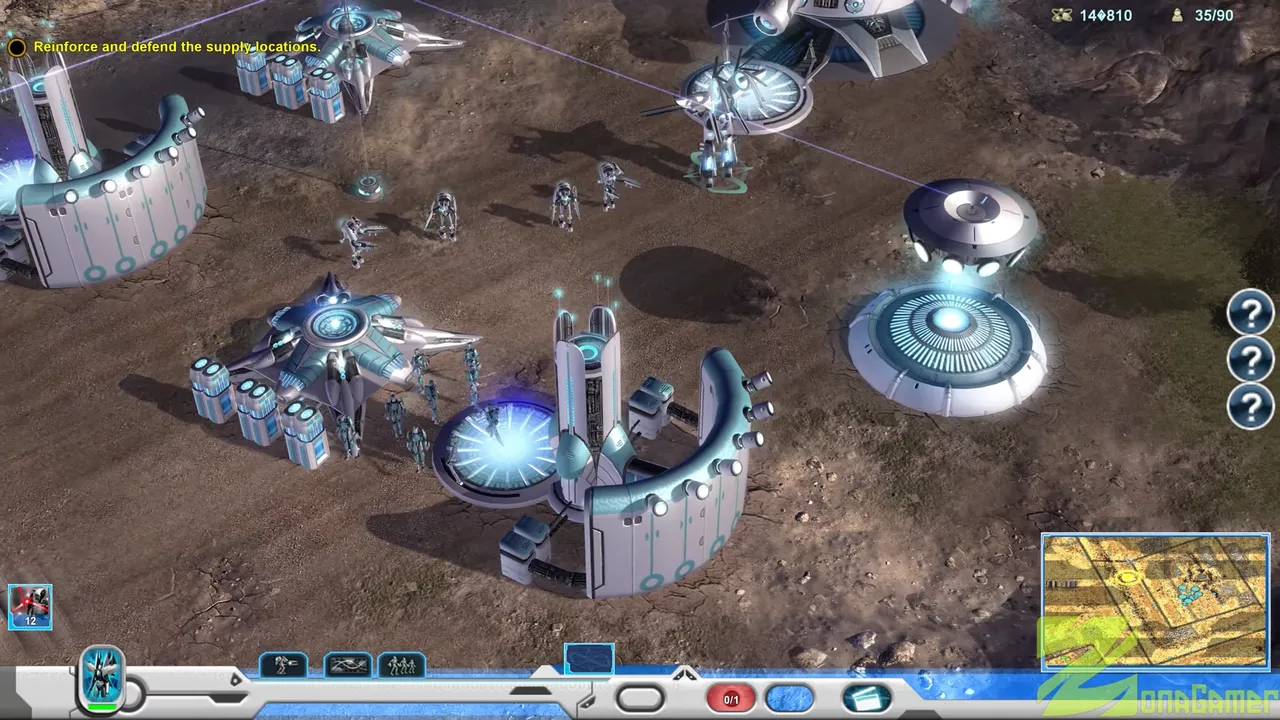
Task: Open the top question mark help button
Action: coord(1250,314)
